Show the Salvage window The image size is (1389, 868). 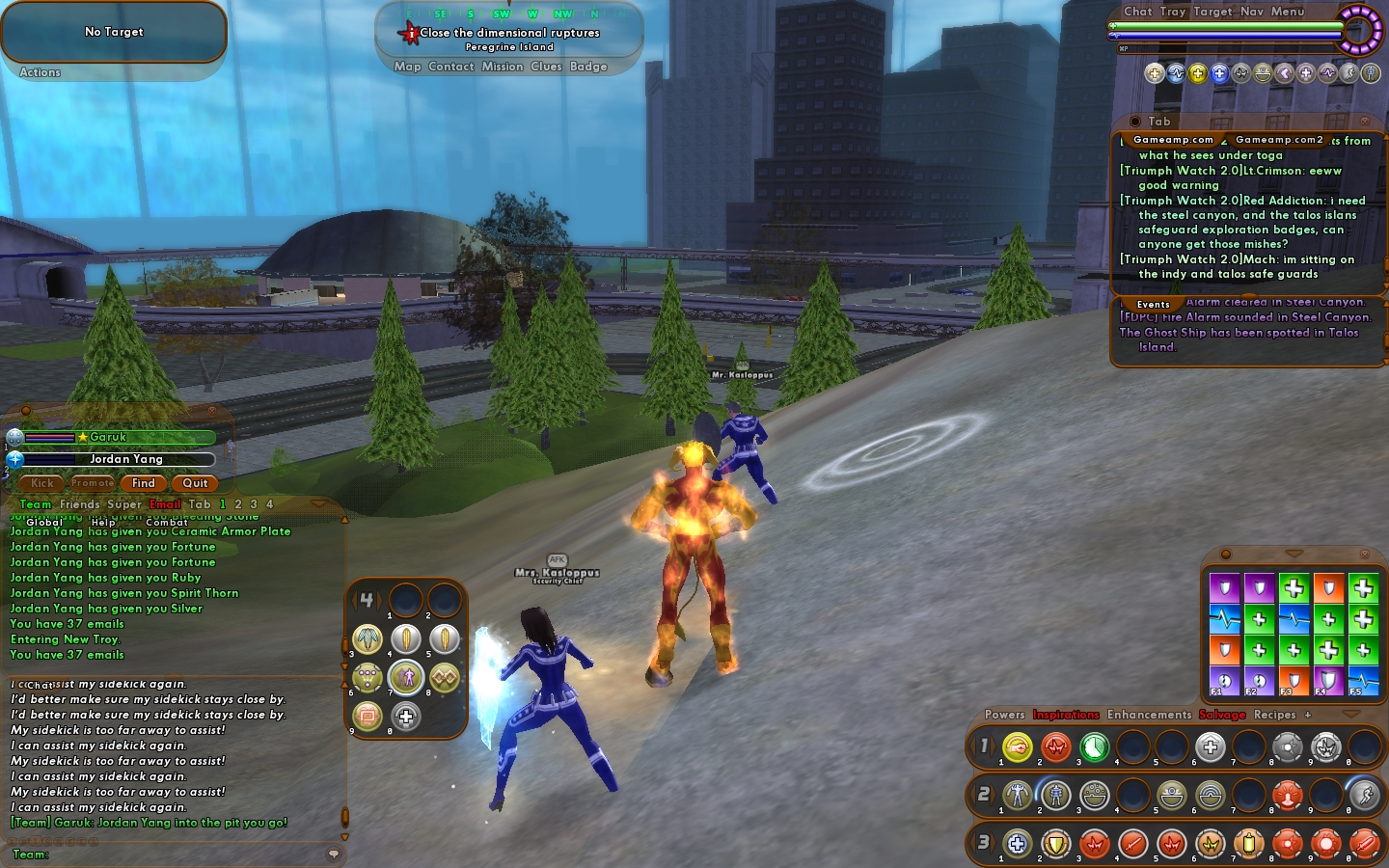[x=1222, y=715]
